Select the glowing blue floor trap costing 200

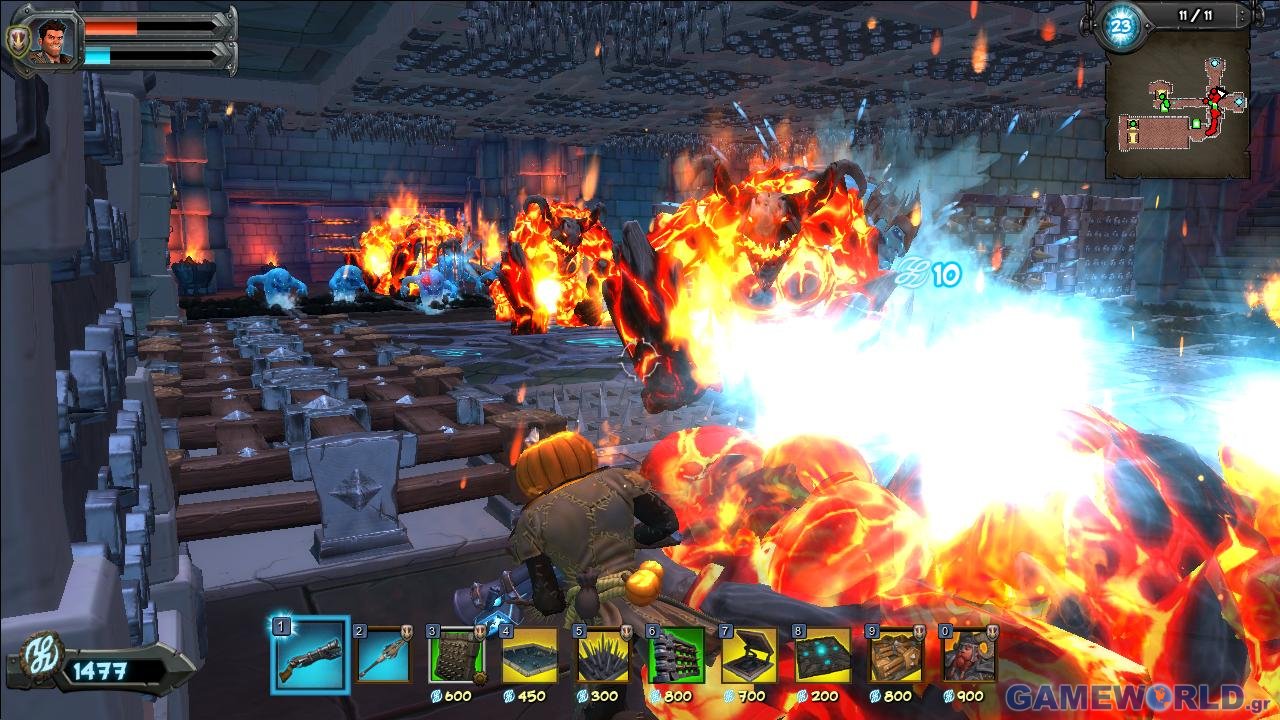(x=823, y=656)
